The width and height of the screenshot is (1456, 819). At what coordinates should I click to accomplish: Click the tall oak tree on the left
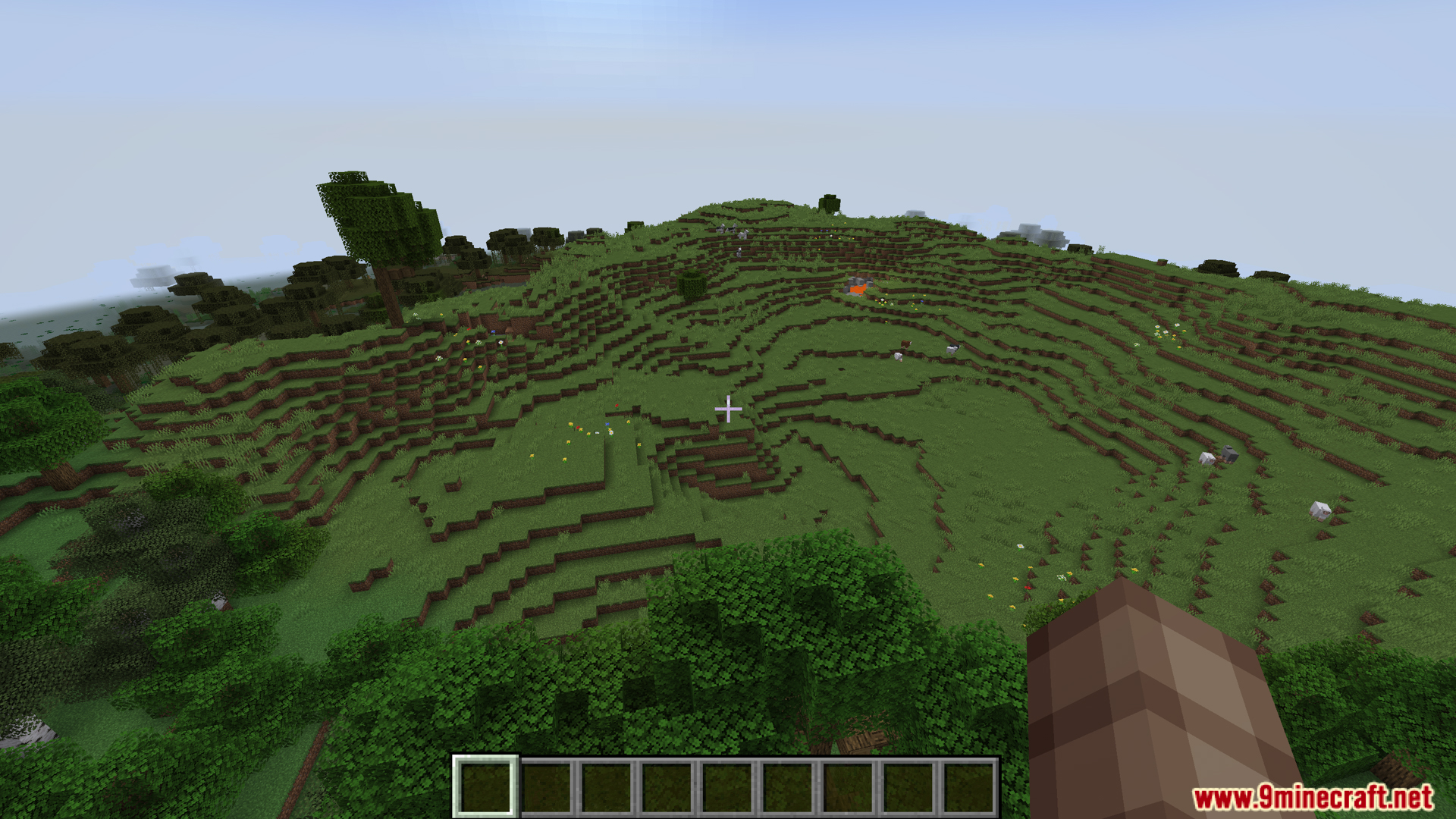click(x=375, y=212)
